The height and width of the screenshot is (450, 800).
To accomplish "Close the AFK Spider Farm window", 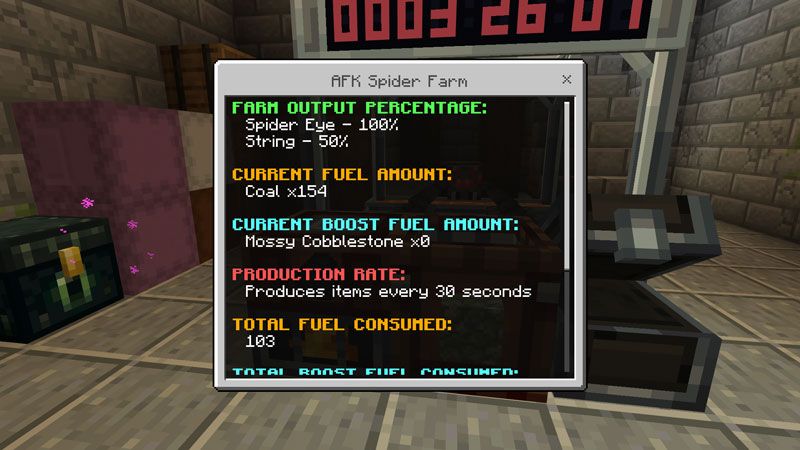I will click(x=567, y=79).
